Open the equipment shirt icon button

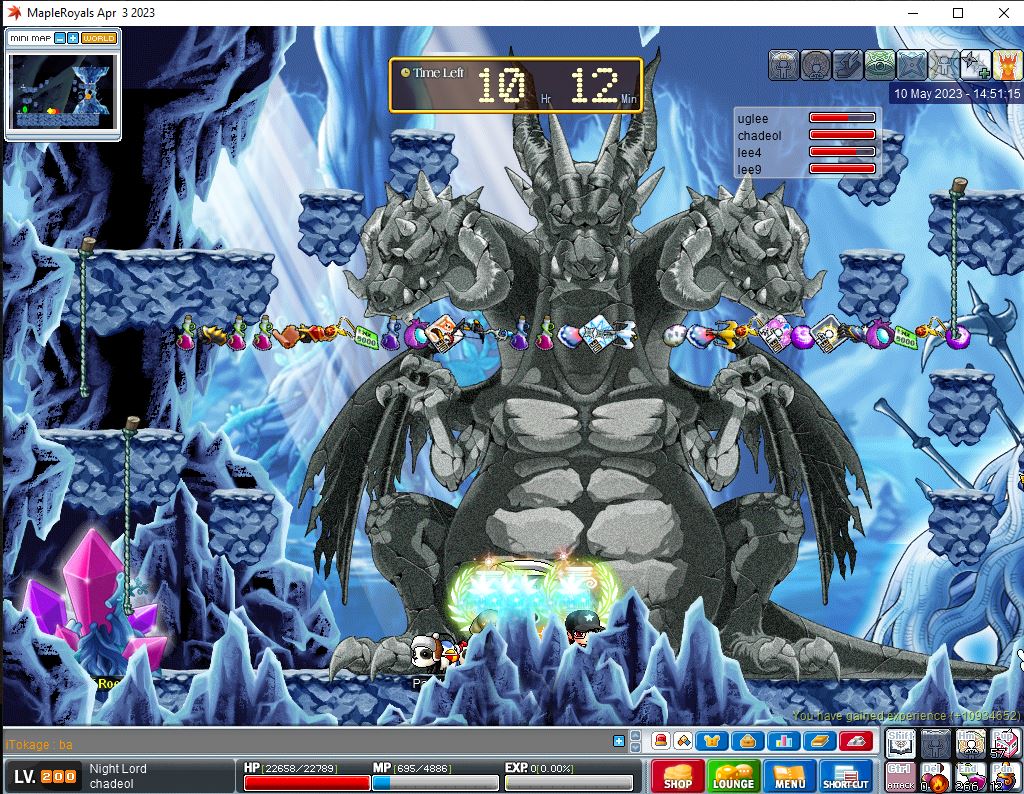click(x=714, y=741)
